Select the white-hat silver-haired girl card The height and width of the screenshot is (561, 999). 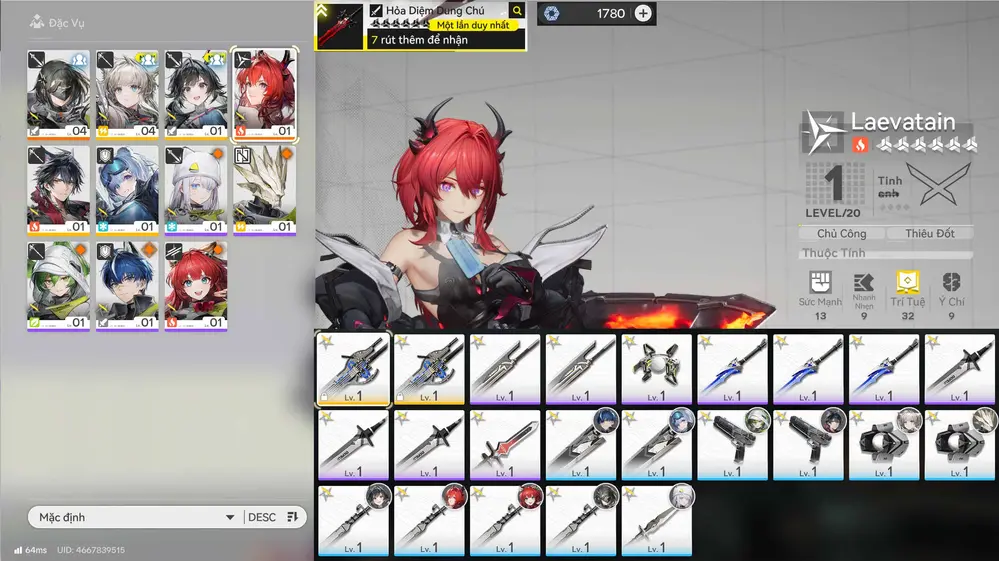(x=196, y=189)
